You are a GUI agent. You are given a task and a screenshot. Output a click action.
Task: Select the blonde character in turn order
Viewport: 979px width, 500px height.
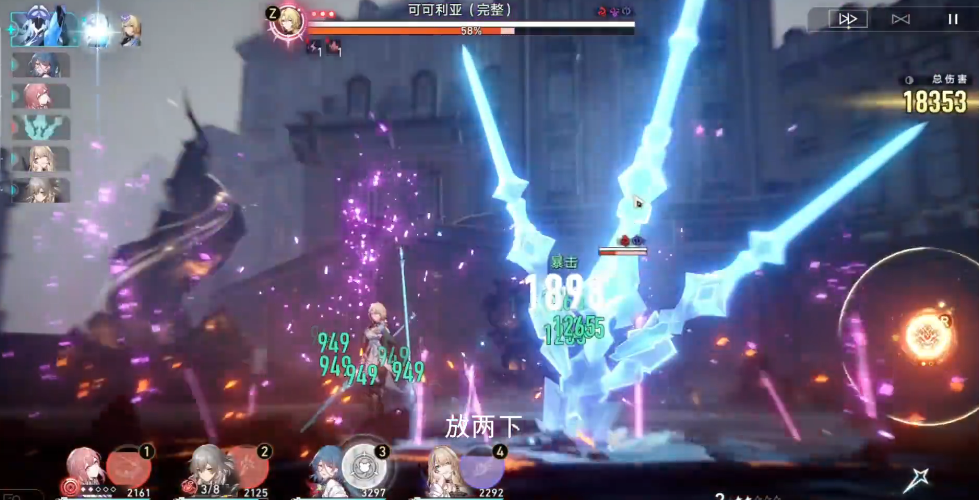tap(43, 158)
